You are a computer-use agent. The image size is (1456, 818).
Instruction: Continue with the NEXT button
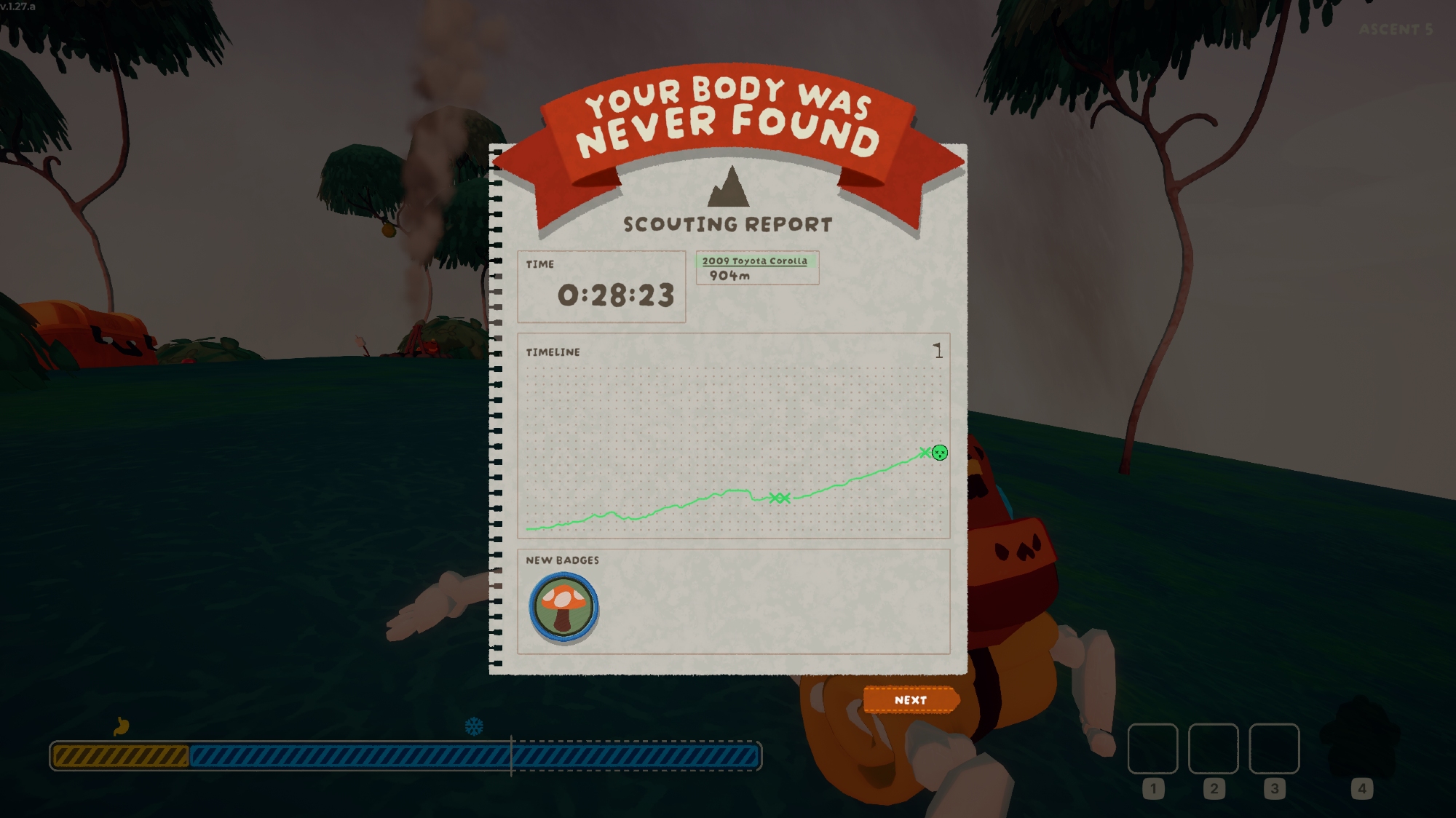[x=910, y=700]
